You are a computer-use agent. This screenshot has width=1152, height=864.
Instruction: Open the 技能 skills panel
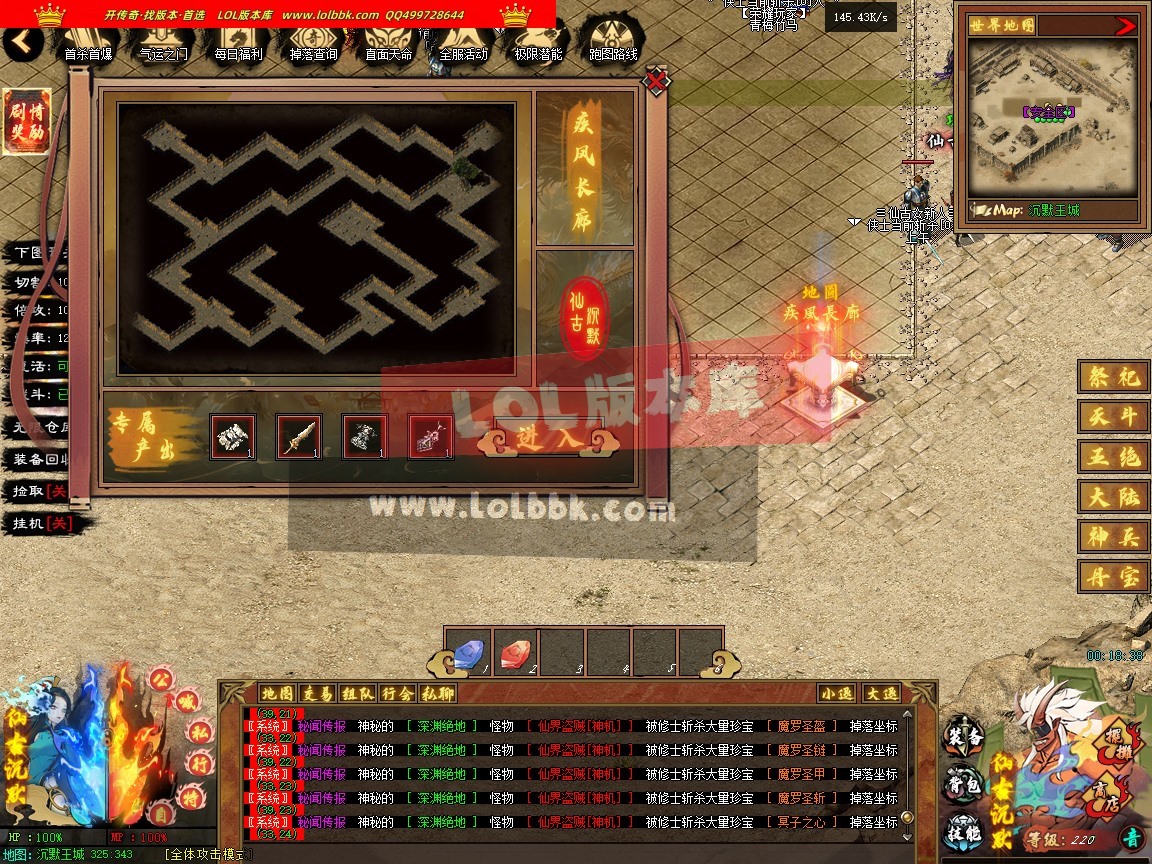point(963,834)
